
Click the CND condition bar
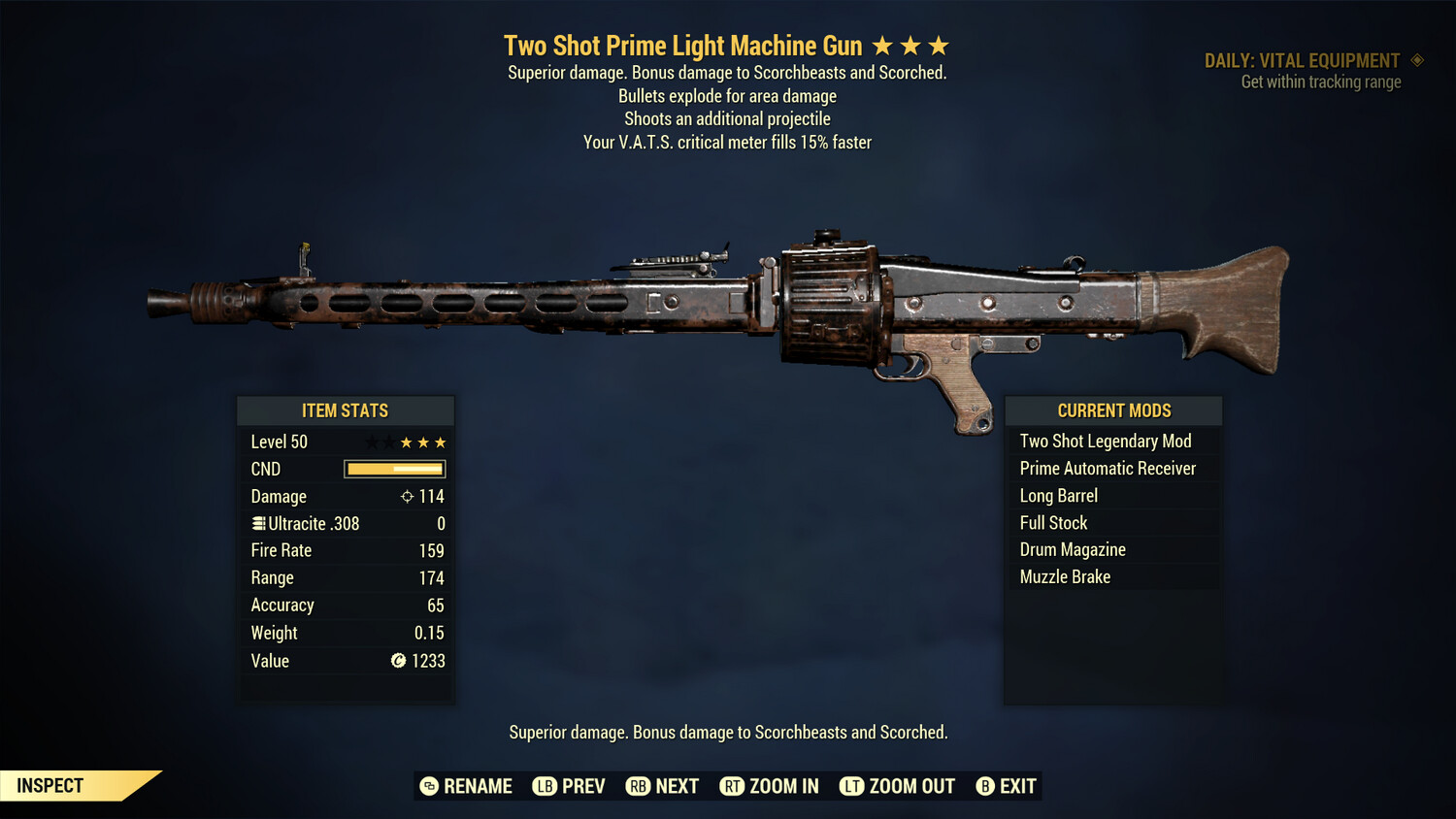coord(393,469)
